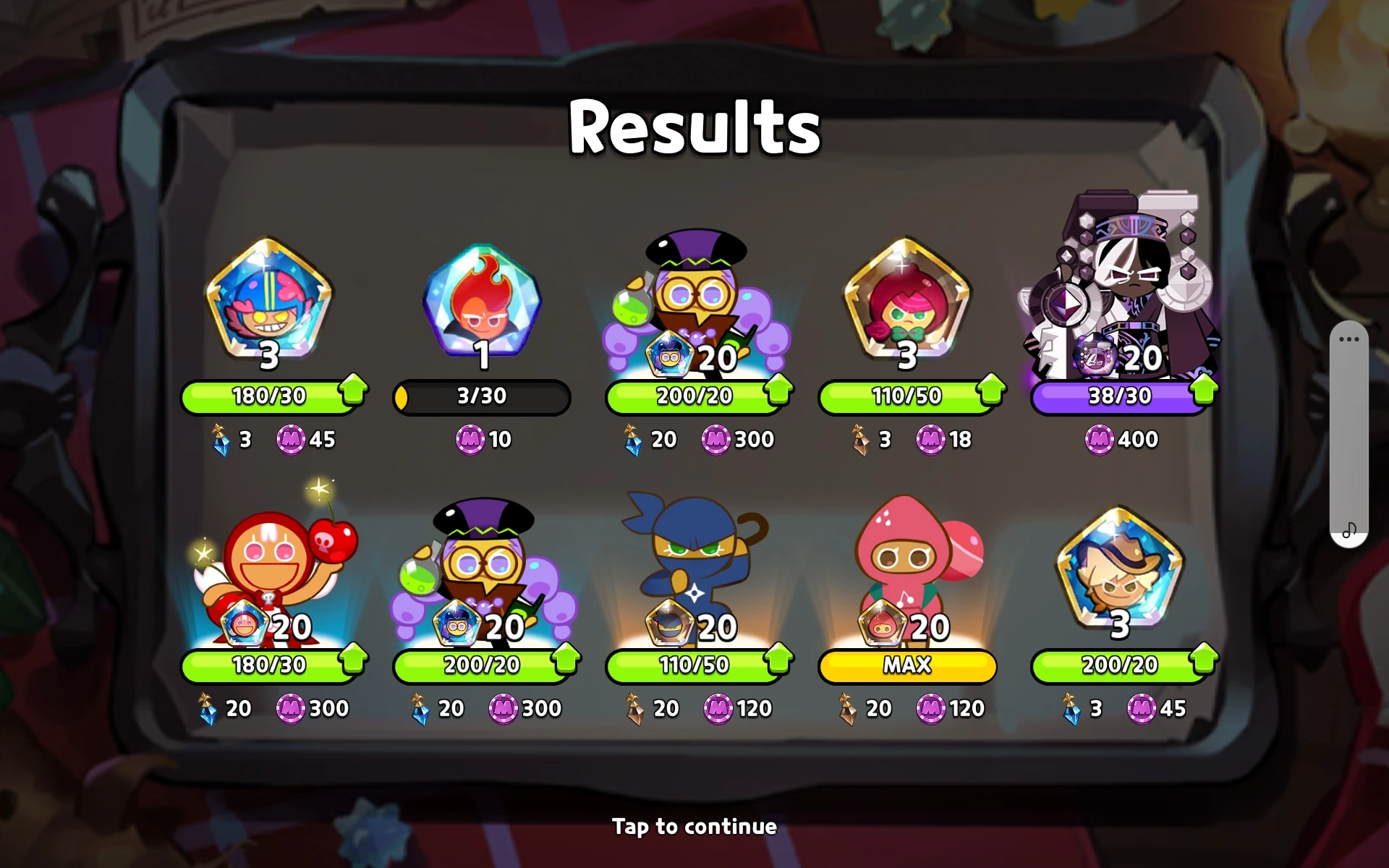Tap the Tap to continue text
1389x868 pixels.
694,826
